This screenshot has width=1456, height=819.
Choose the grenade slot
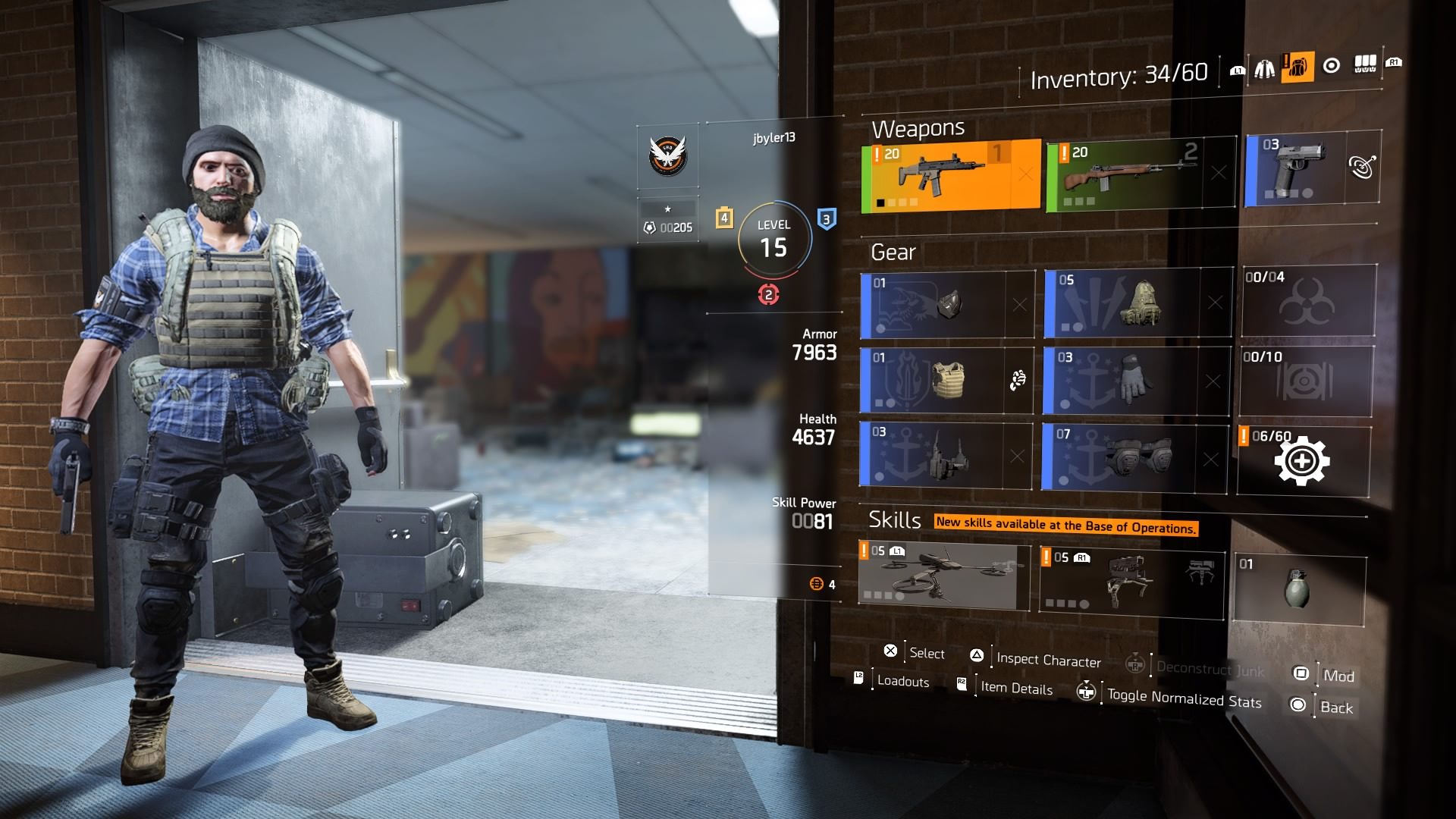[1299, 589]
